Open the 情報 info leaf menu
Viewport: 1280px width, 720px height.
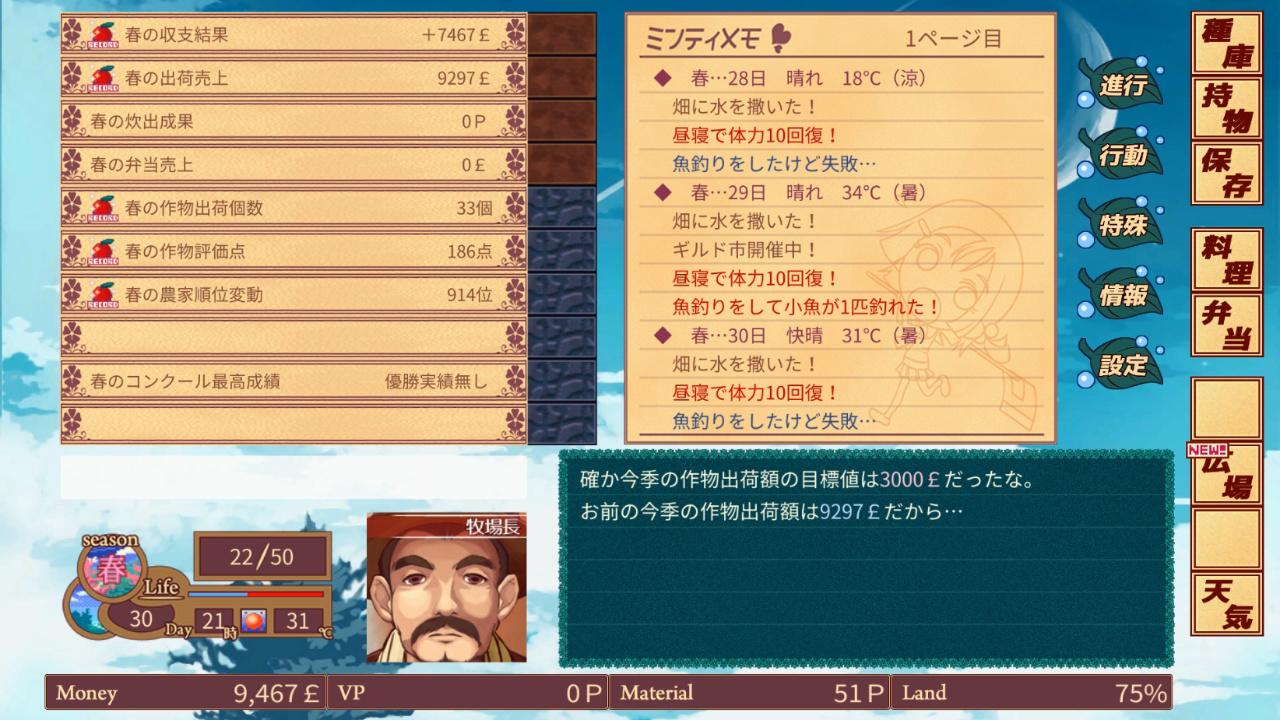pyautogui.click(x=1122, y=295)
